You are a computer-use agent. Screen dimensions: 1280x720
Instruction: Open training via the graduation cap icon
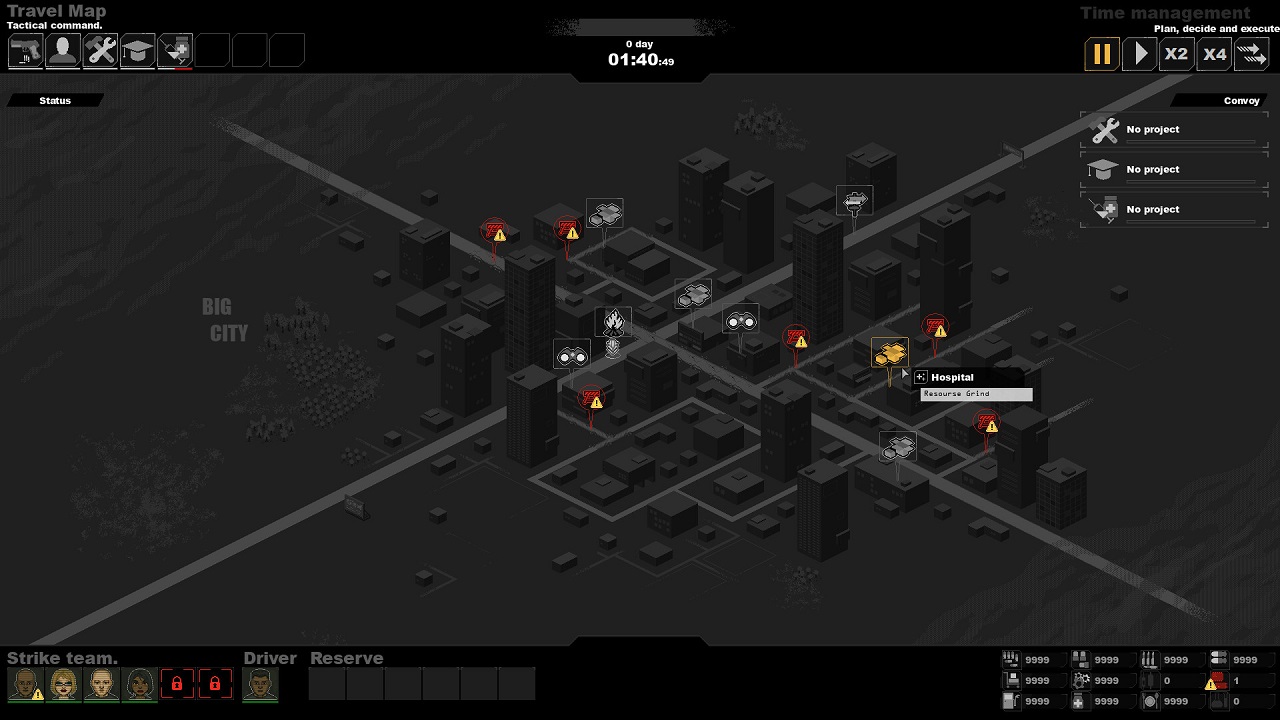coord(137,49)
